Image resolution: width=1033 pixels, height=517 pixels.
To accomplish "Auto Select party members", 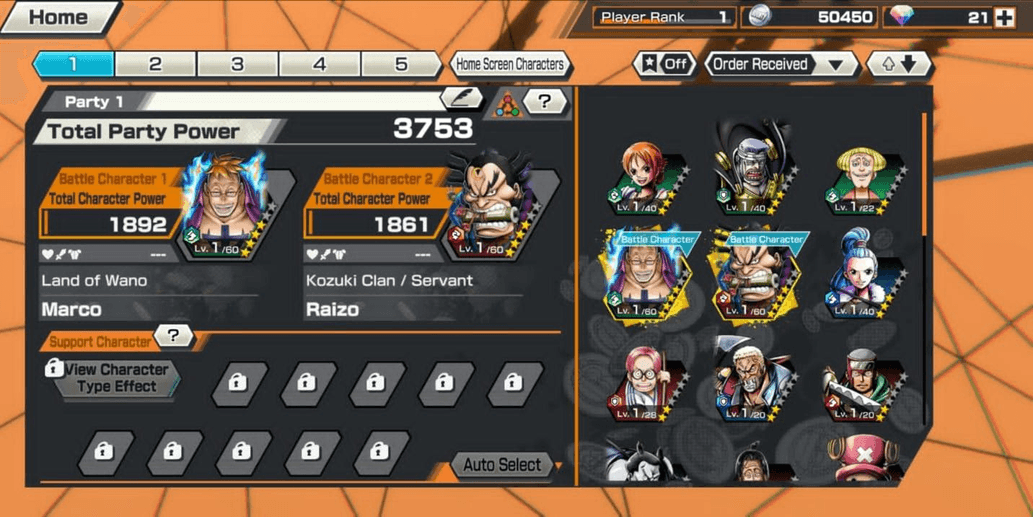I will click(x=504, y=465).
